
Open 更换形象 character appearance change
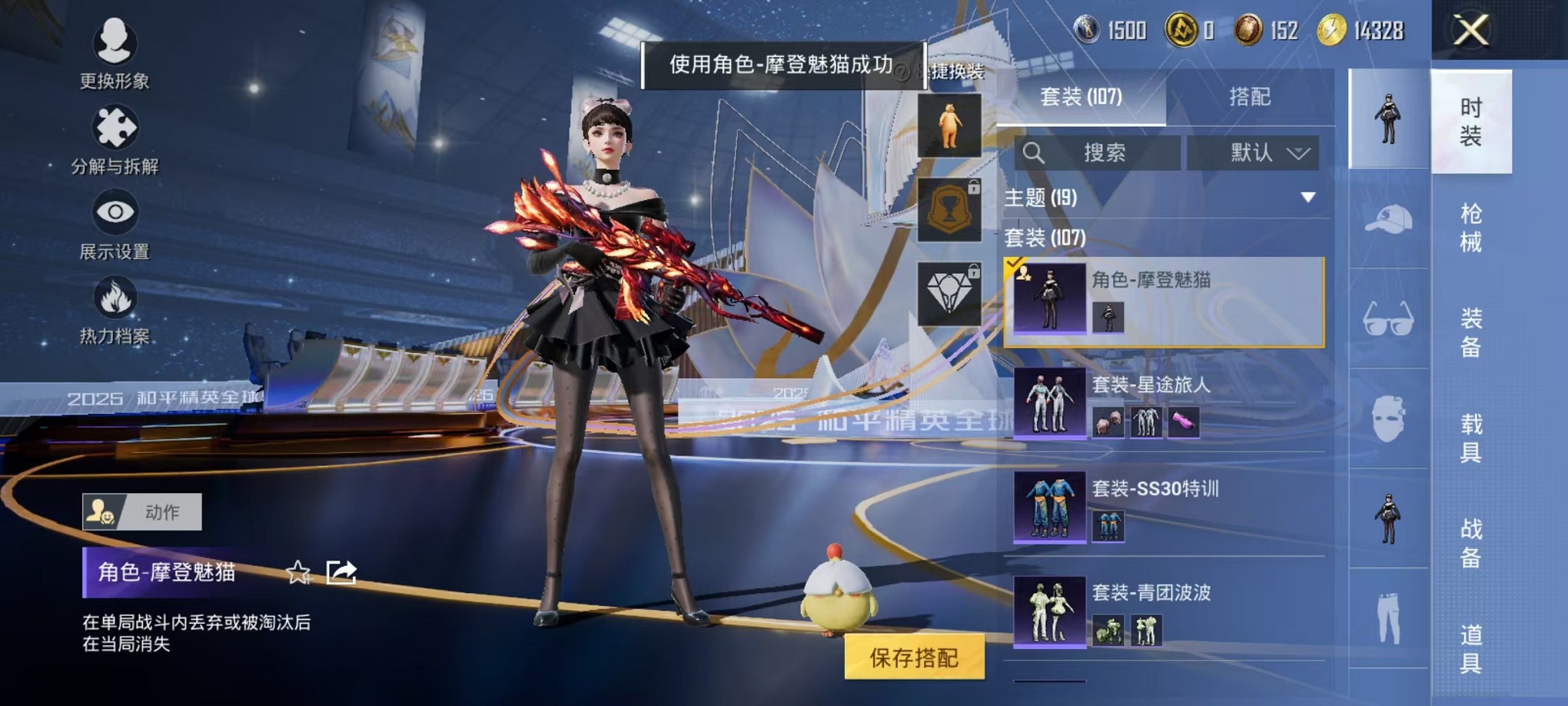(115, 52)
